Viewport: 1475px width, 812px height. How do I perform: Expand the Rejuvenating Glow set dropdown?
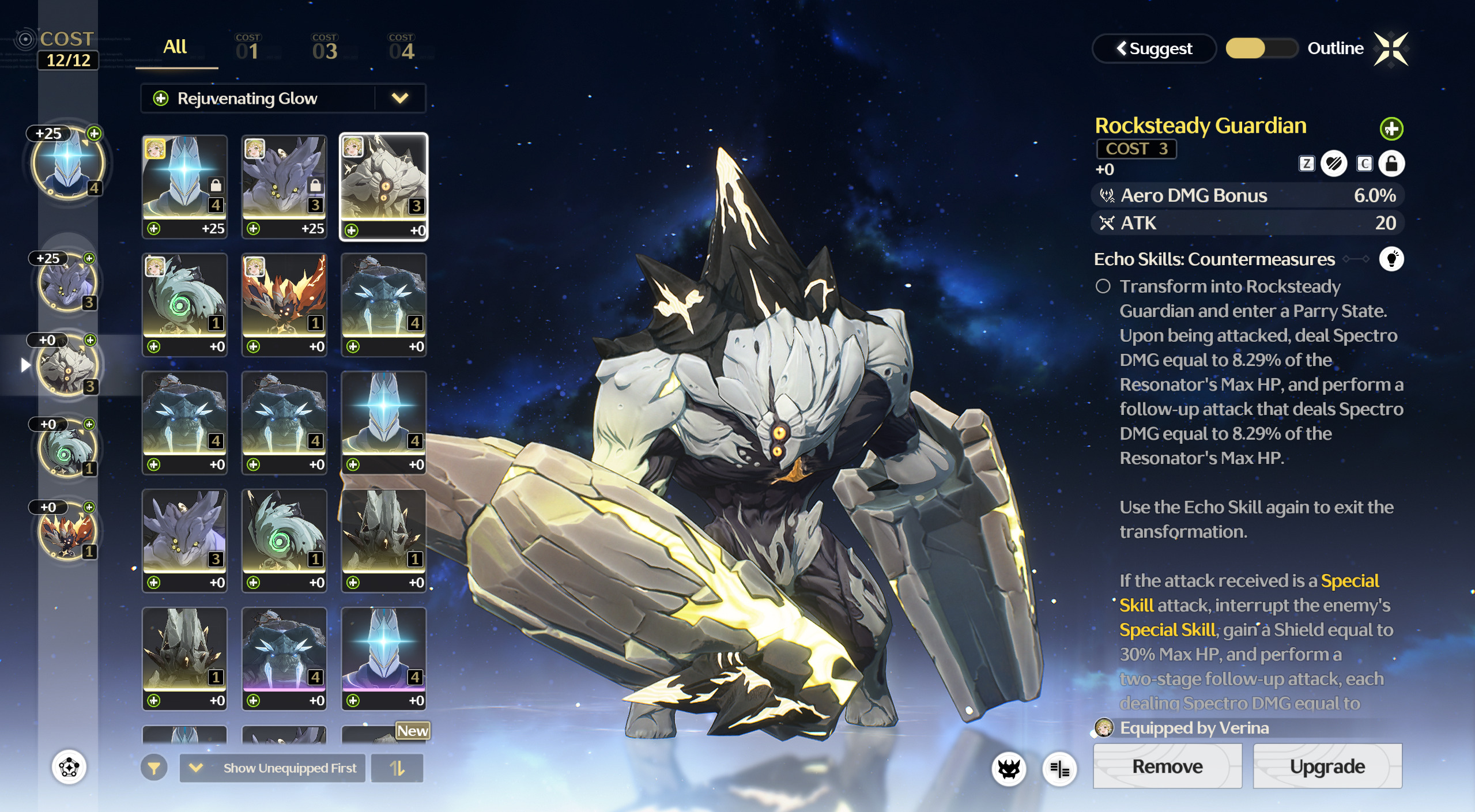pos(399,99)
